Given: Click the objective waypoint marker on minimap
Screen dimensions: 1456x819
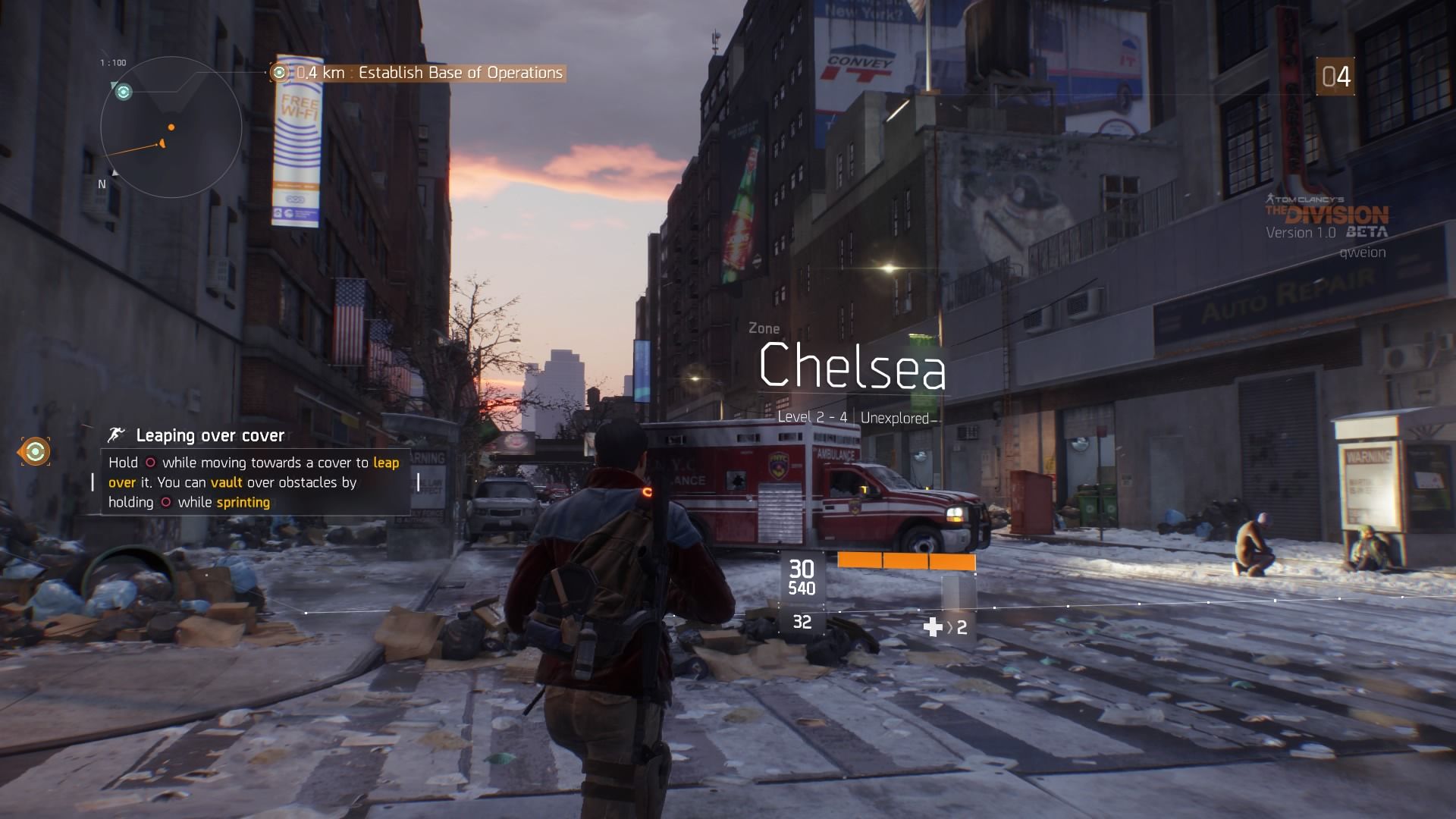Looking at the screenshot, I should pyautogui.click(x=123, y=92).
